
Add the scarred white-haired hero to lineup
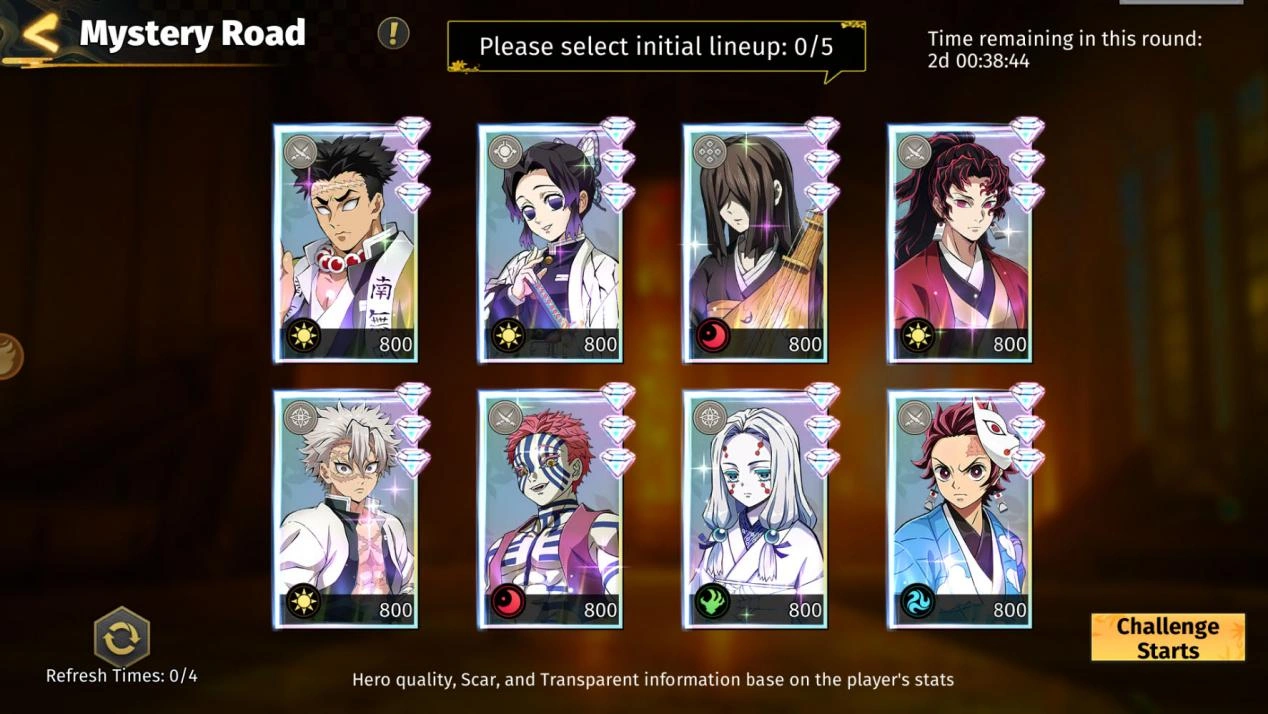[x=346, y=510]
